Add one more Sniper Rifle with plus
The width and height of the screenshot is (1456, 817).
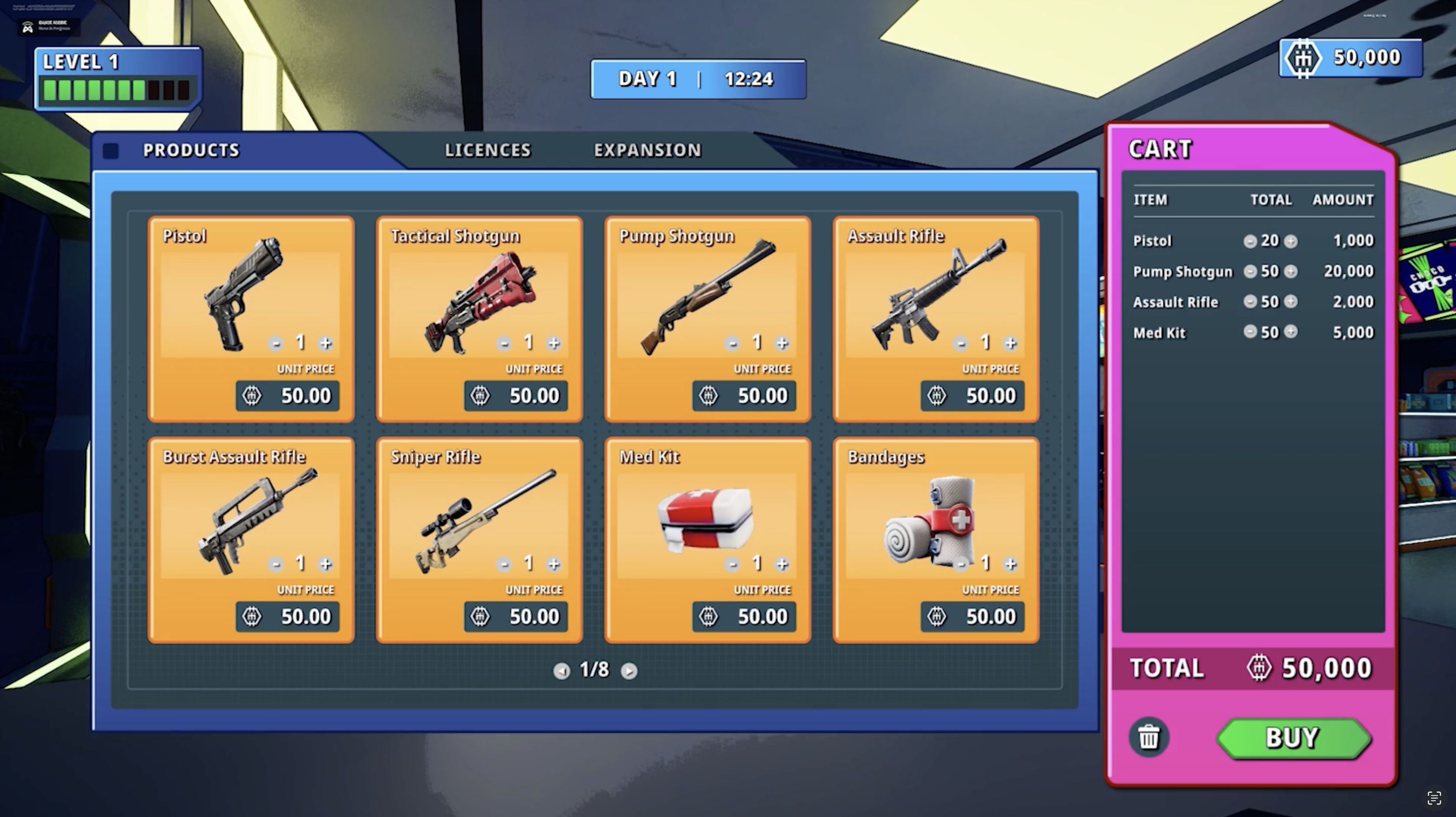point(554,564)
